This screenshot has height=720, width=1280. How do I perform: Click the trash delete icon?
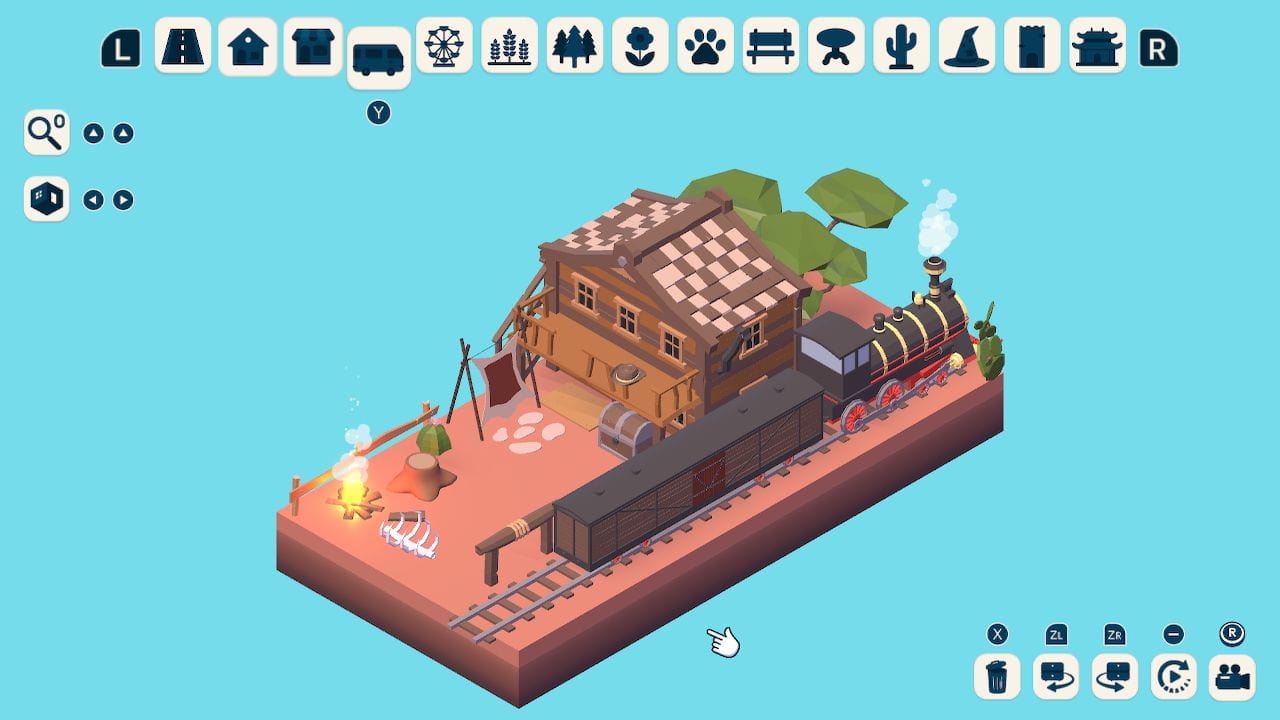(x=995, y=677)
